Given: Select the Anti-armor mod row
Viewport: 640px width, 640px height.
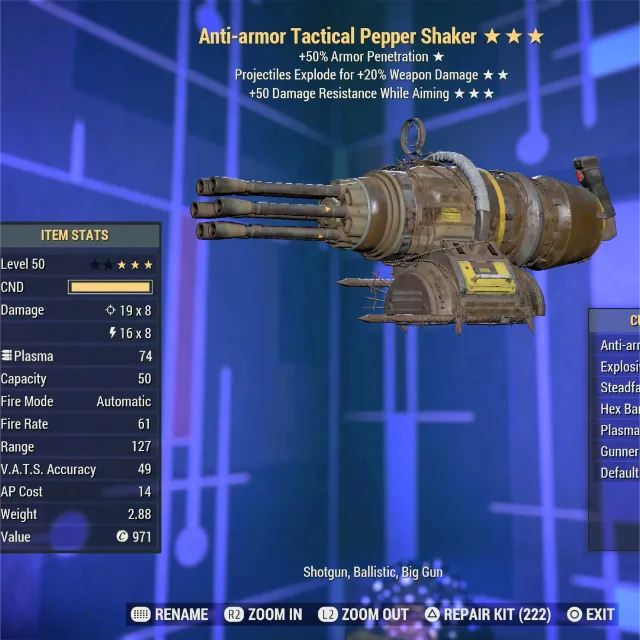Looking at the screenshot, I should point(619,345).
